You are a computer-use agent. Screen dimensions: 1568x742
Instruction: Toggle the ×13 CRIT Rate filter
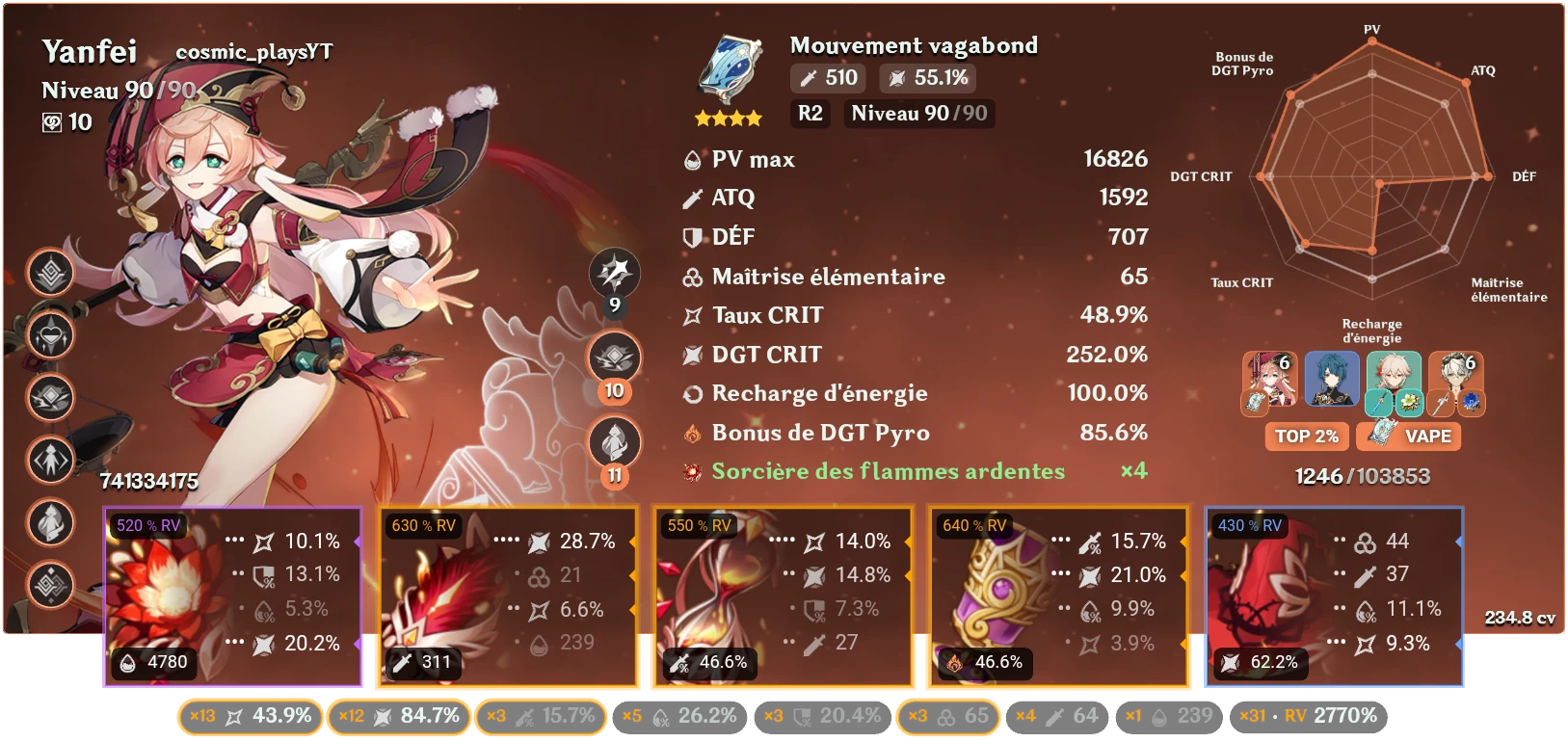tap(249, 717)
